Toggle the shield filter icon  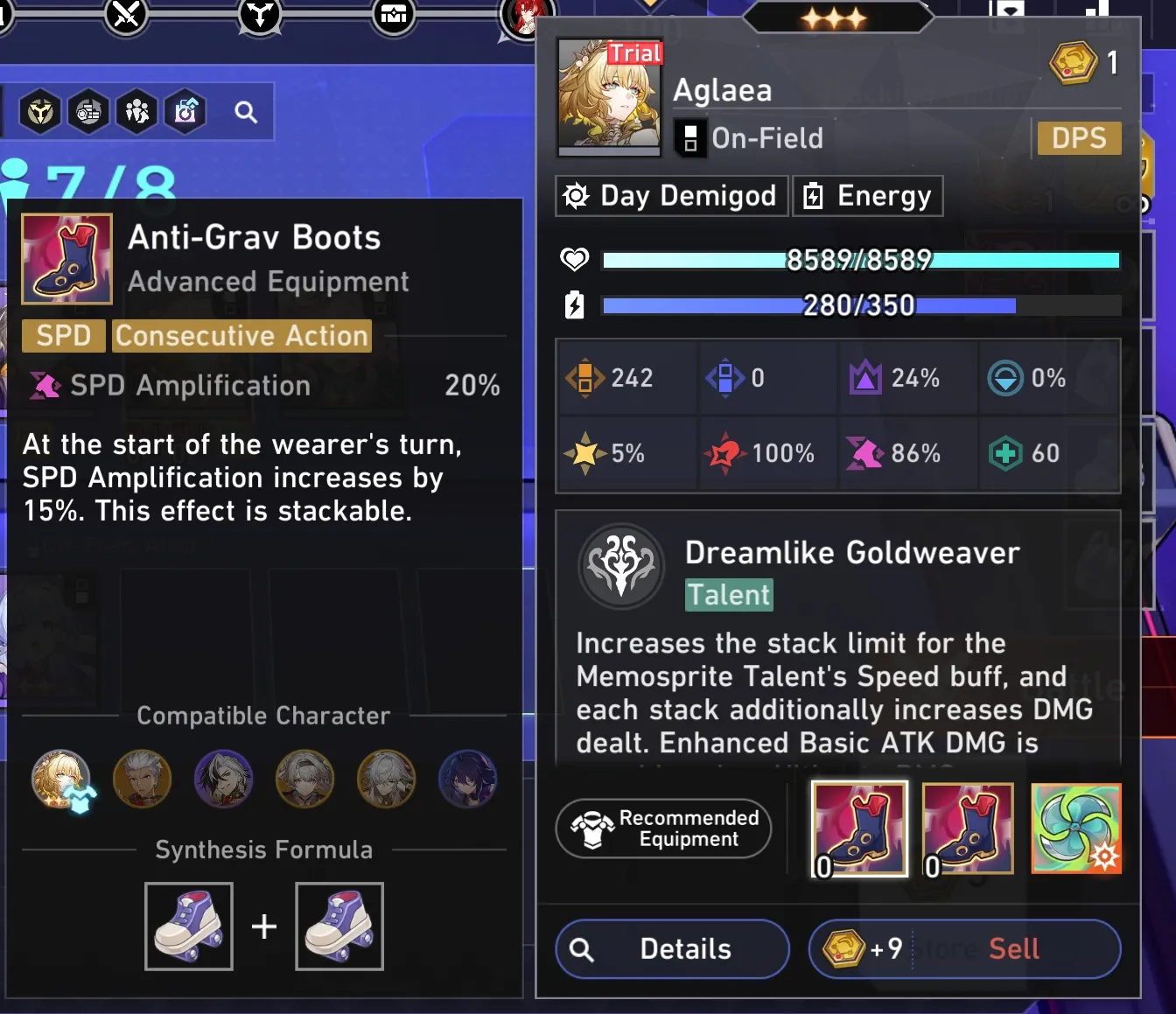38,111
